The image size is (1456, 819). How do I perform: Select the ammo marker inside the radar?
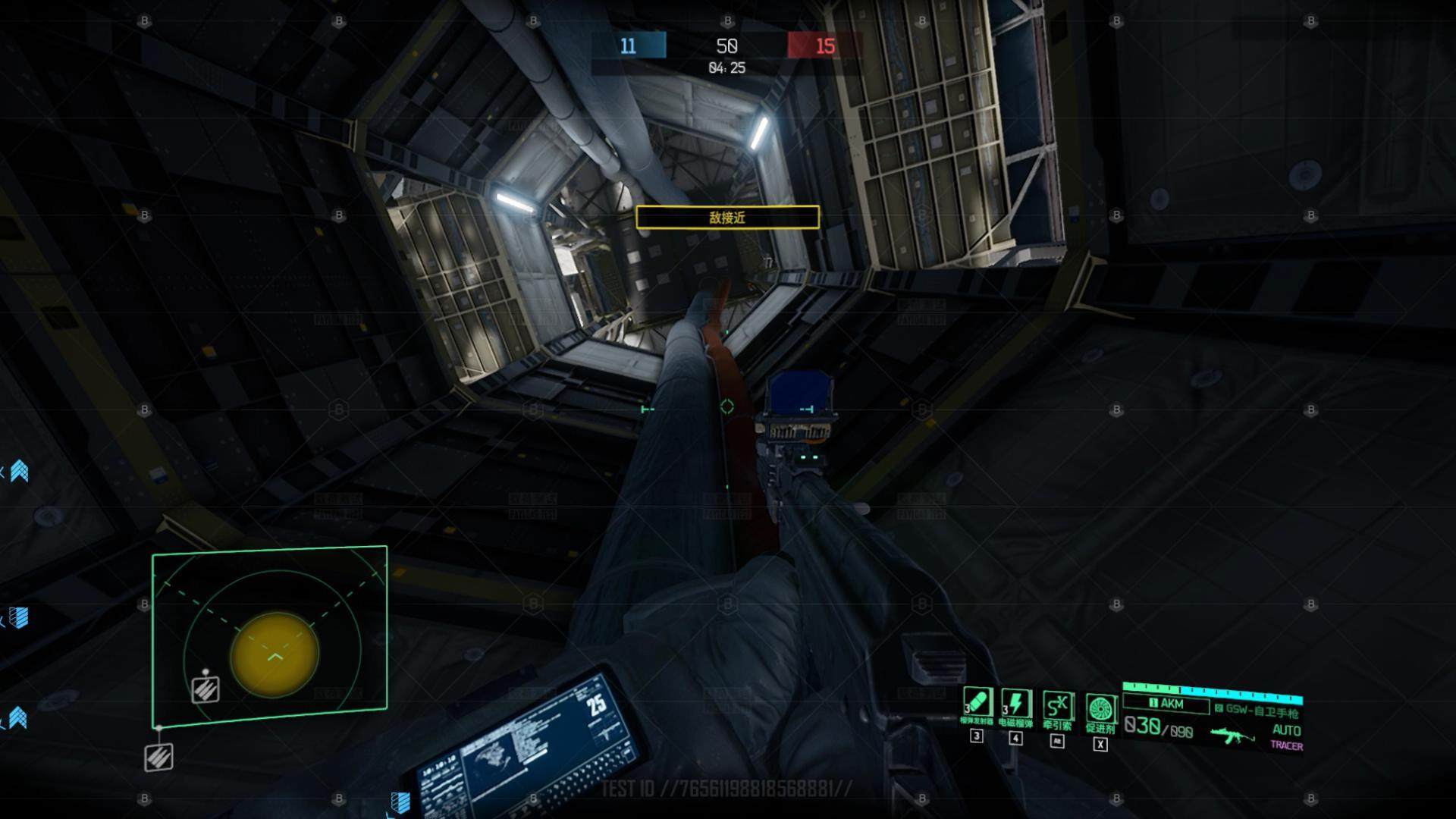[206, 689]
